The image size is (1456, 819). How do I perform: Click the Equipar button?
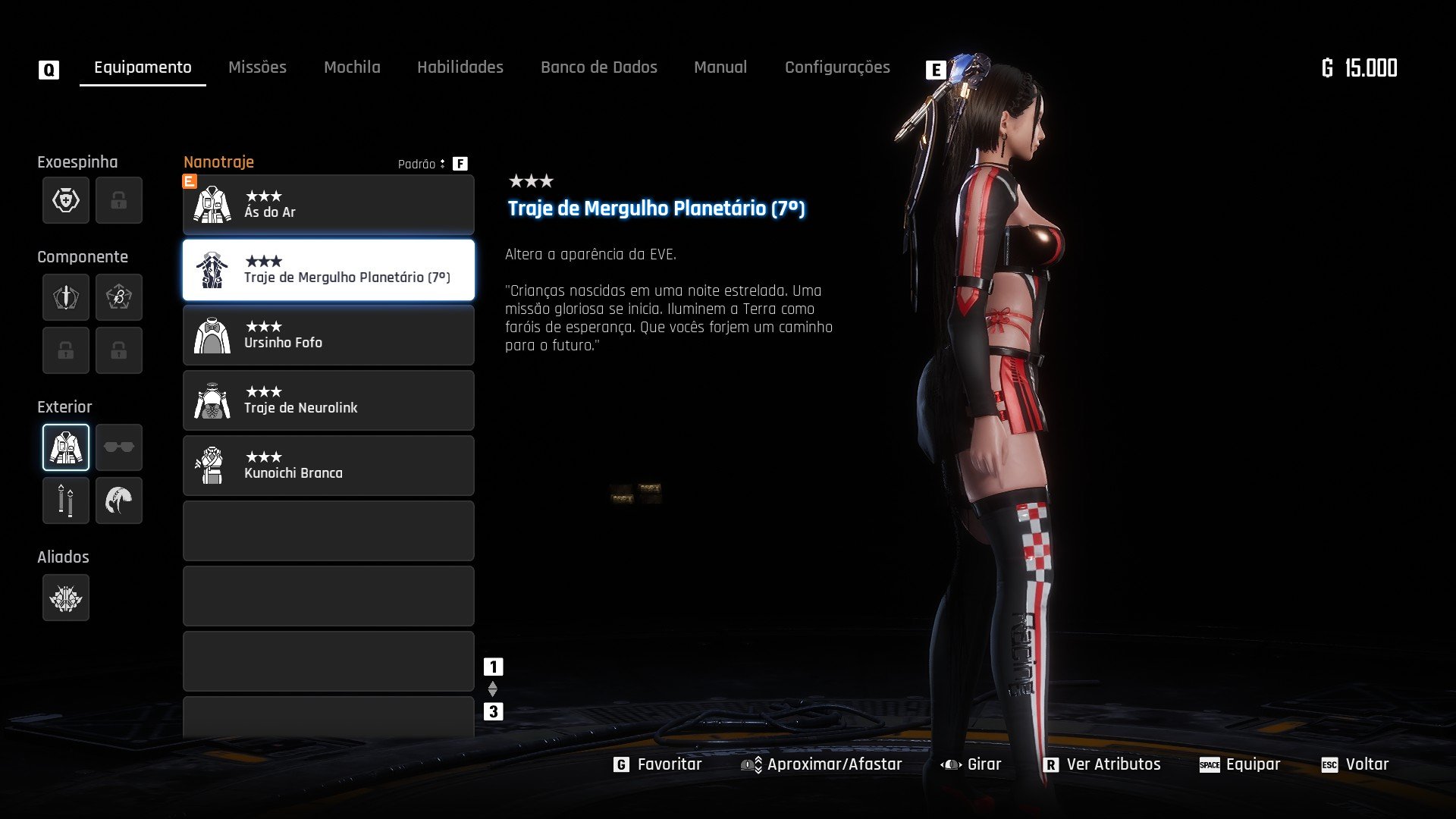(1240, 764)
